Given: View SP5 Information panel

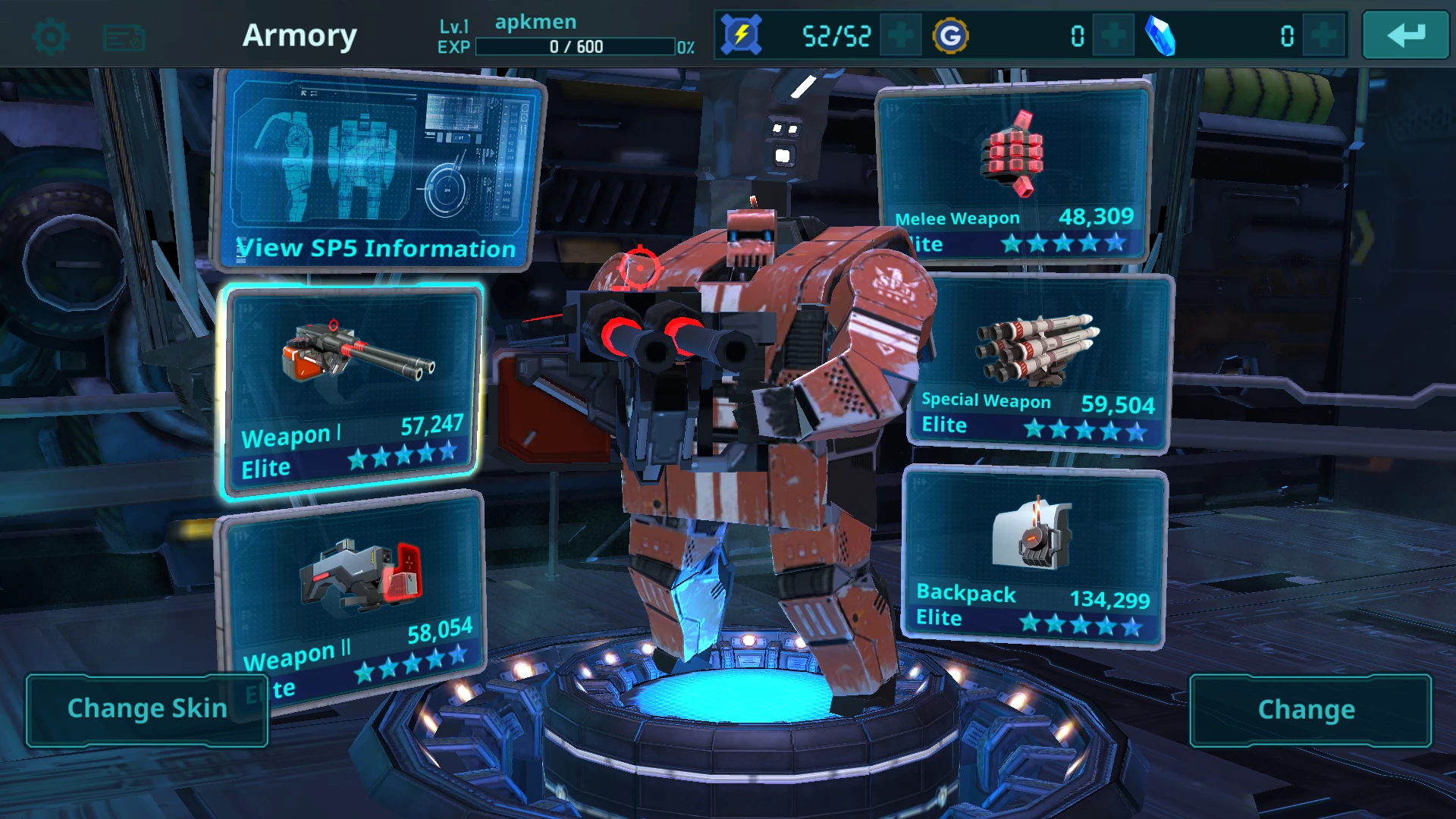Looking at the screenshot, I should 377,171.
